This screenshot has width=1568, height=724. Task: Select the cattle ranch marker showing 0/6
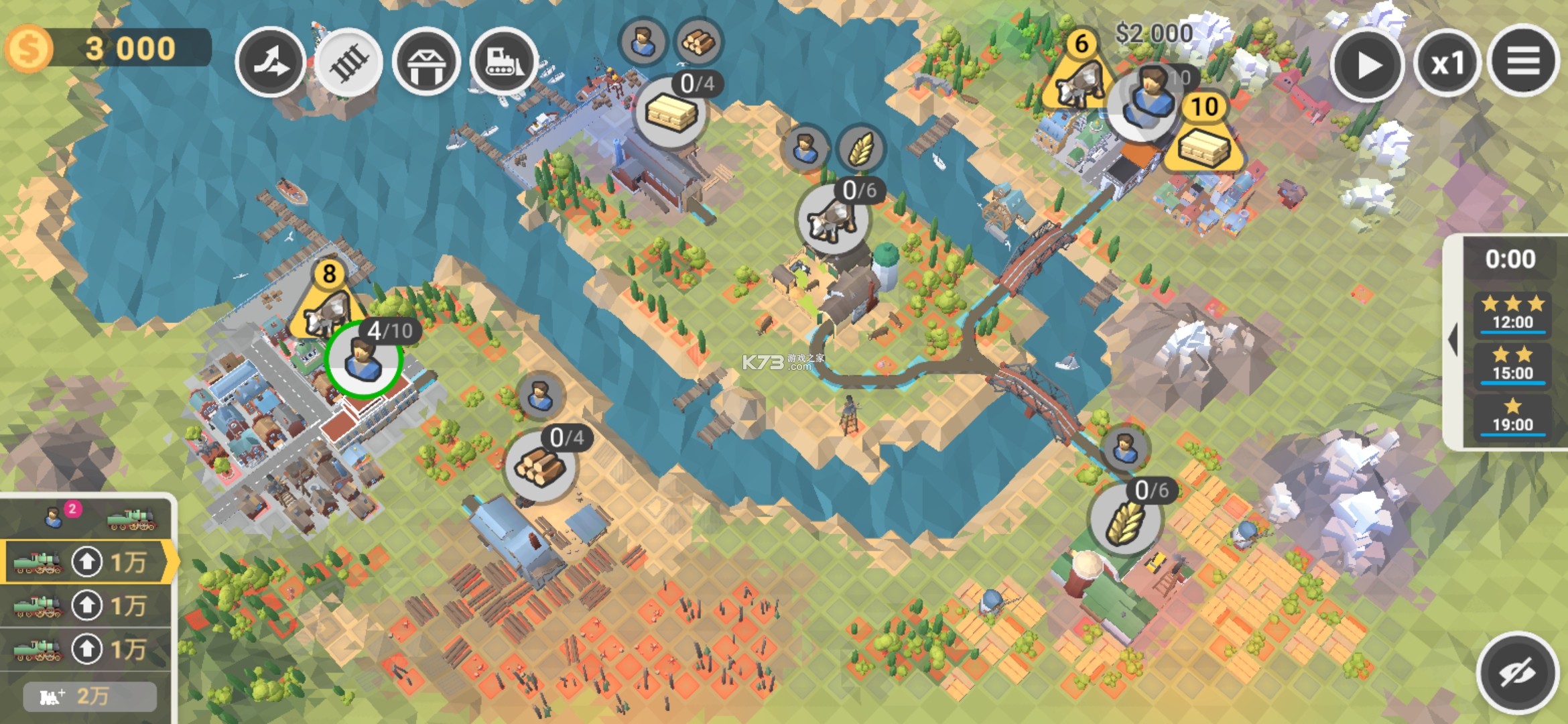[x=832, y=219]
